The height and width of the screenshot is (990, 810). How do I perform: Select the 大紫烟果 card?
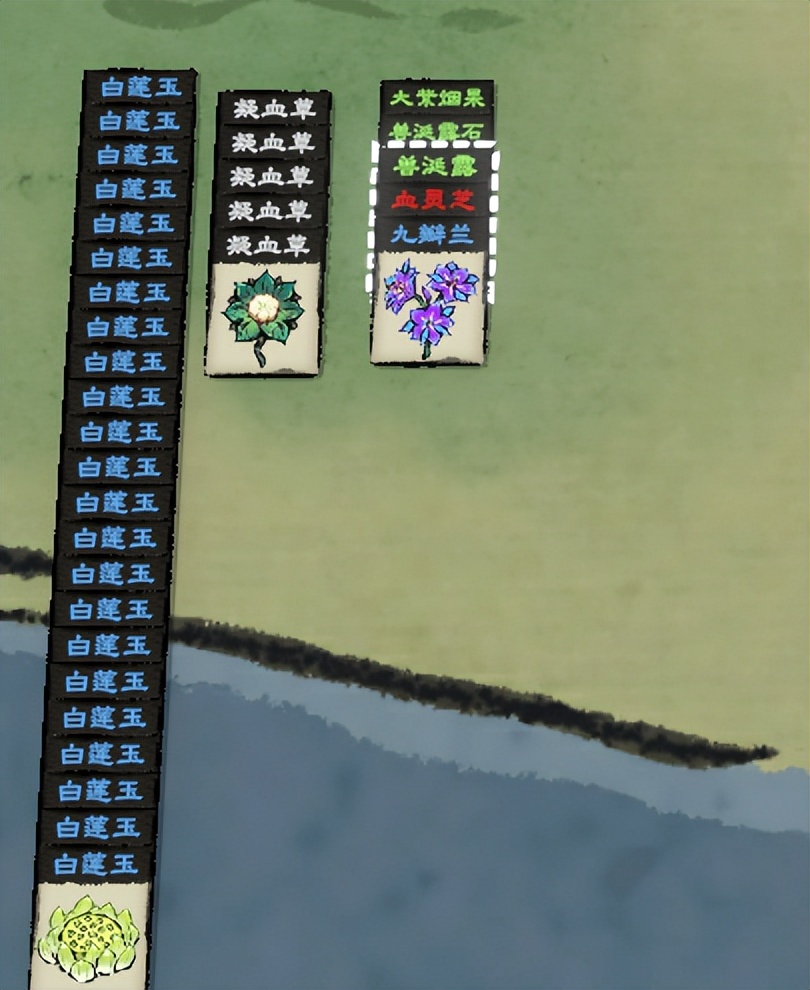(437, 98)
